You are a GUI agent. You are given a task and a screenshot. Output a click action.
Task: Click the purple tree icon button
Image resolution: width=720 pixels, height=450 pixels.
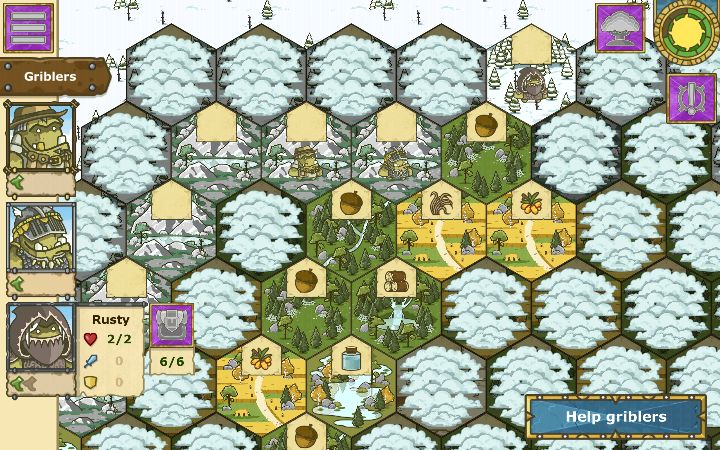click(620, 27)
